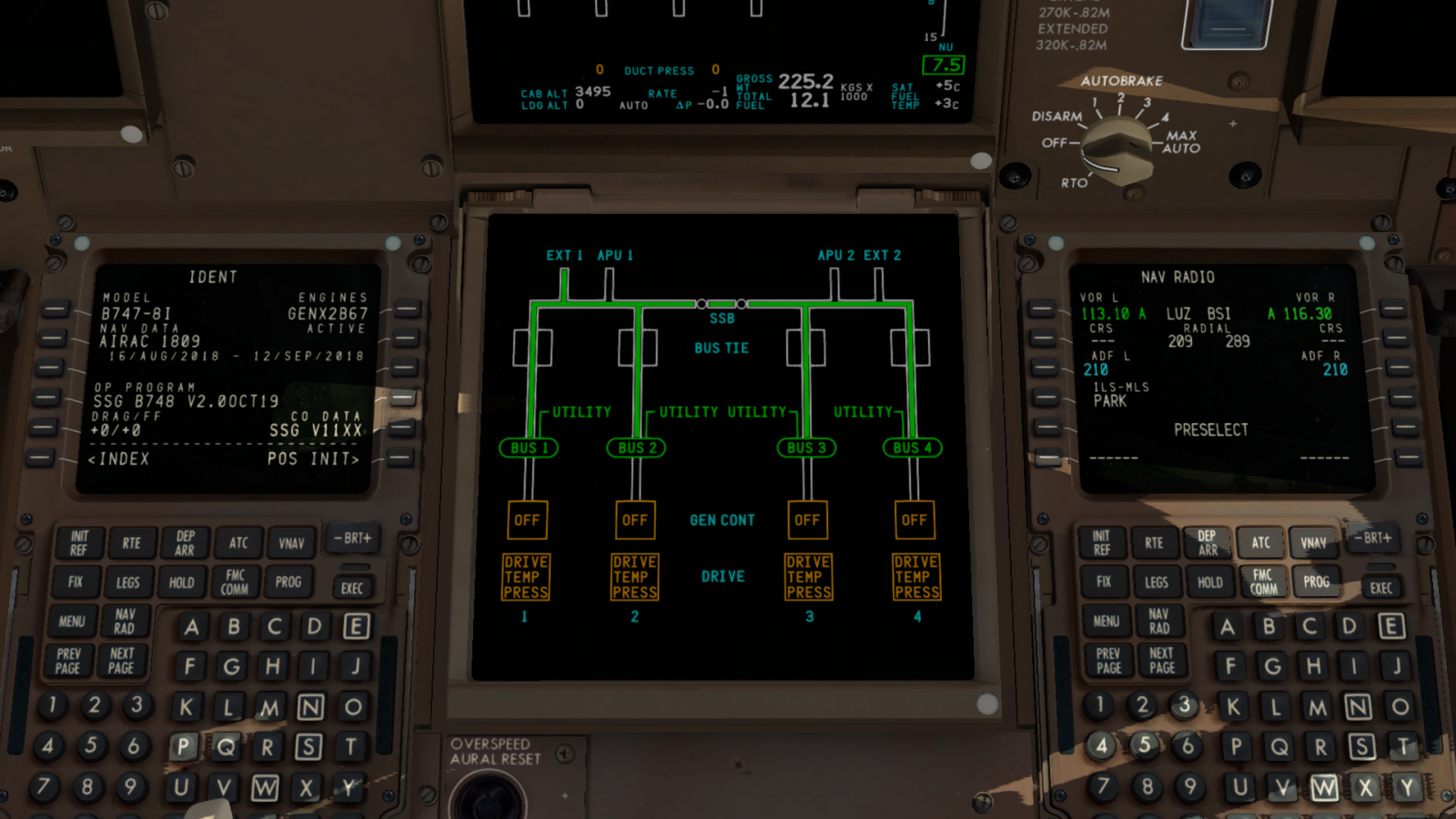Open INIT REF page on left CDU

[x=78, y=543]
